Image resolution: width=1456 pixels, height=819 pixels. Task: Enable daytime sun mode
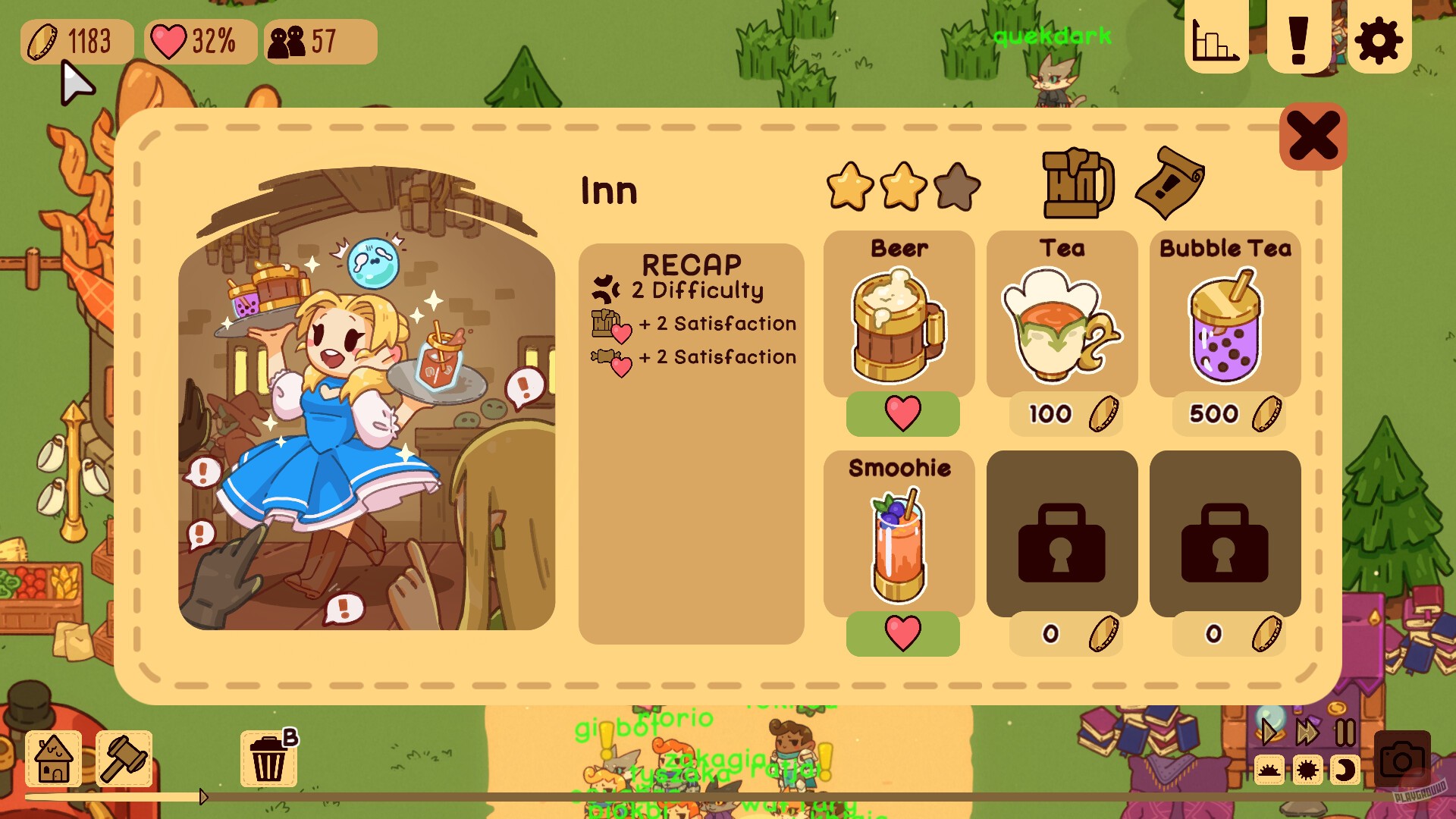click(x=1307, y=770)
